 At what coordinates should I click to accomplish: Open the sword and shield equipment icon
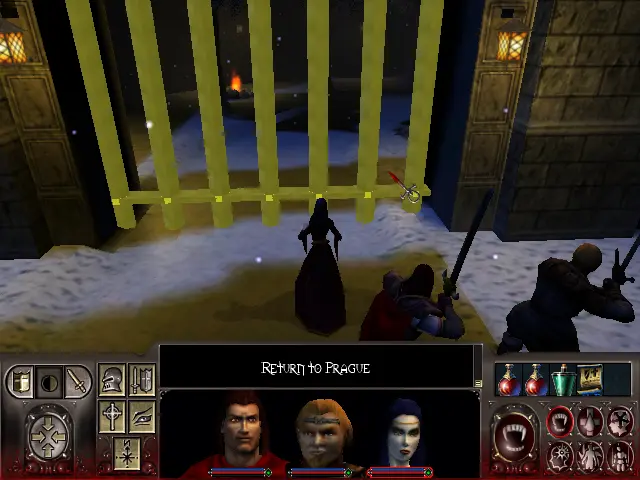pyautogui.click(x=141, y=381)
